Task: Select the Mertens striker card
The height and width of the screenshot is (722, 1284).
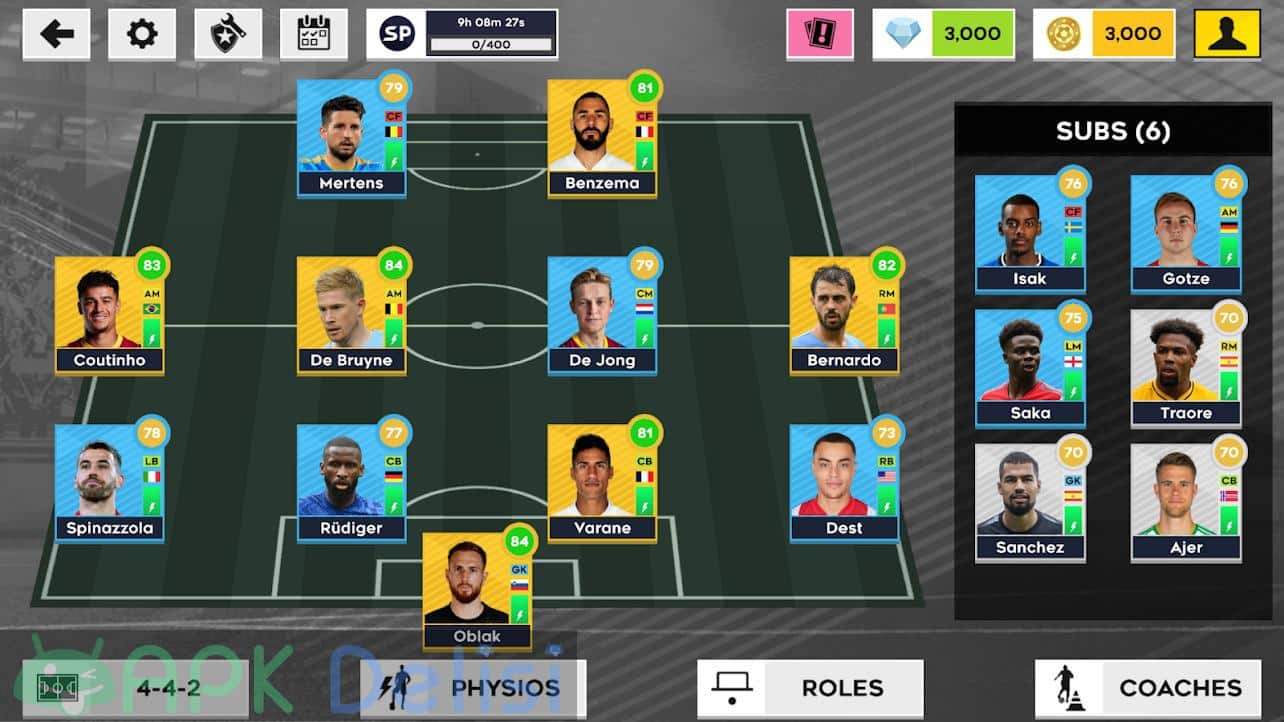Action: click(351, 138)
